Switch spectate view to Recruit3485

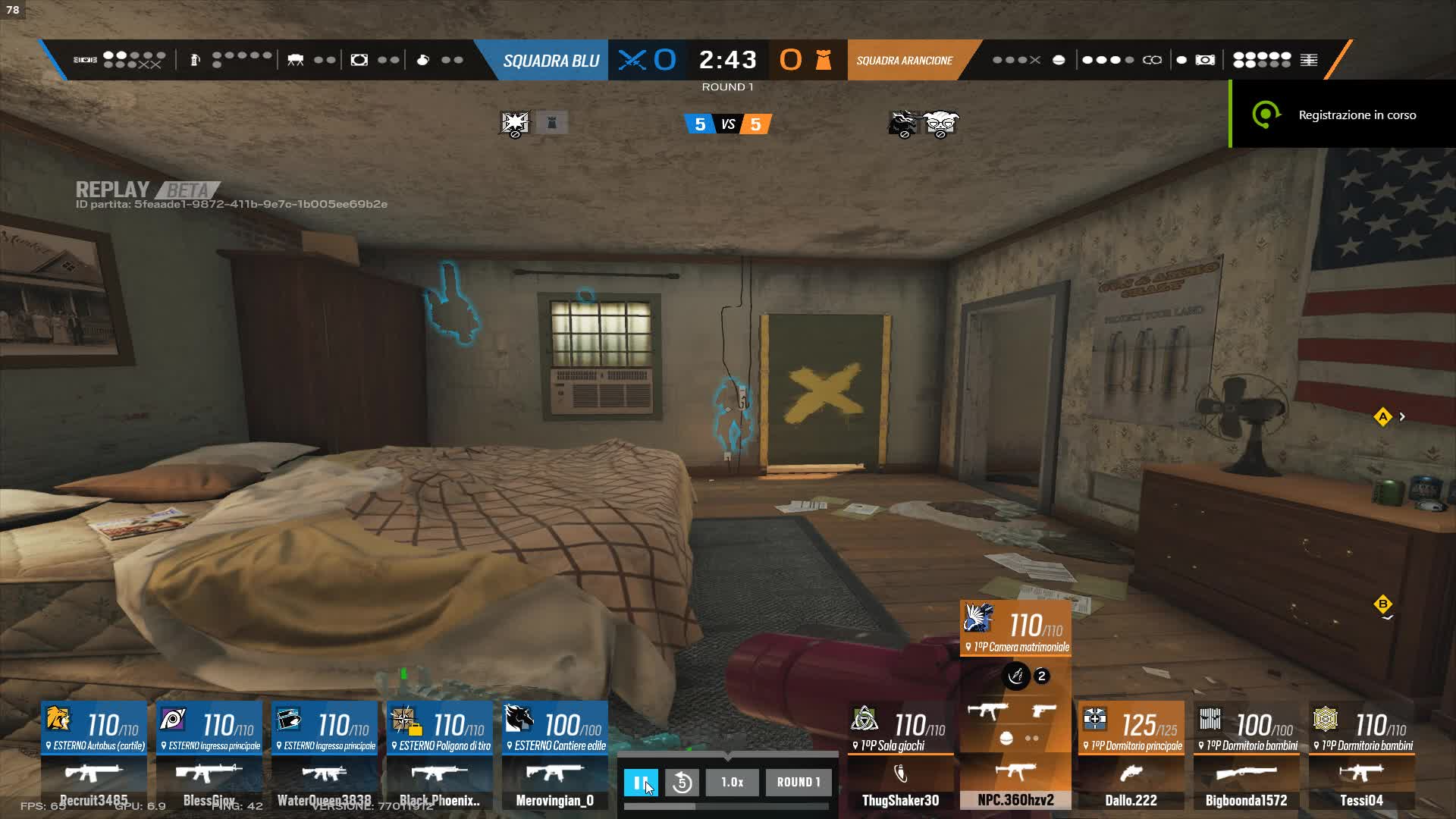click(x=93, y=758)
